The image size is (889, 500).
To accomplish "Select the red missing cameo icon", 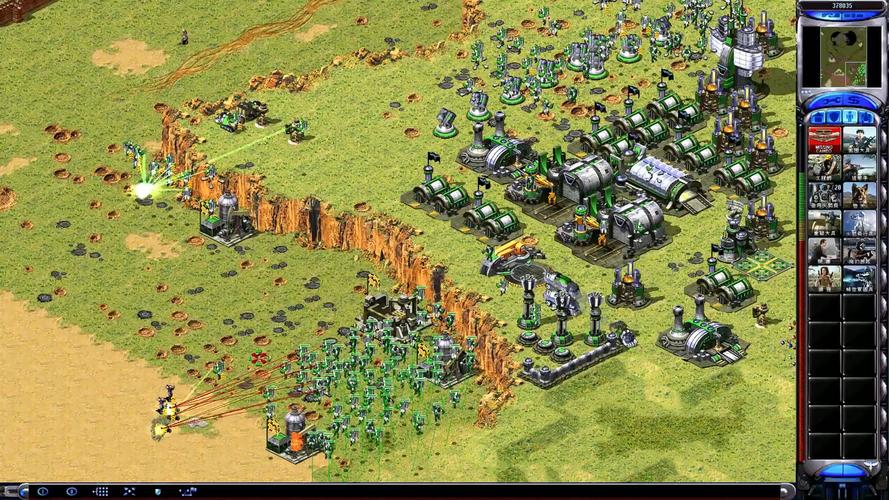I will pos(824,139).
